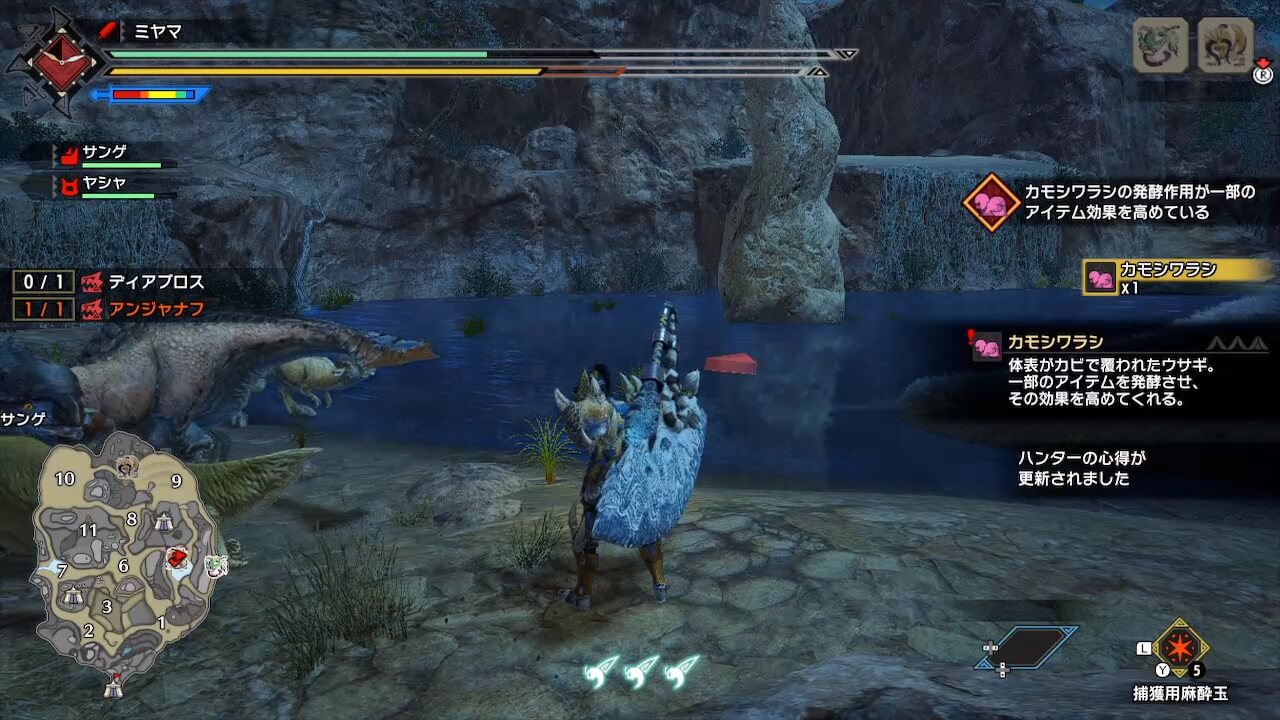Click the monster marker between areas 10 and 9
The width and height of the screenshot is (1280, 720).
coord(127,465)
